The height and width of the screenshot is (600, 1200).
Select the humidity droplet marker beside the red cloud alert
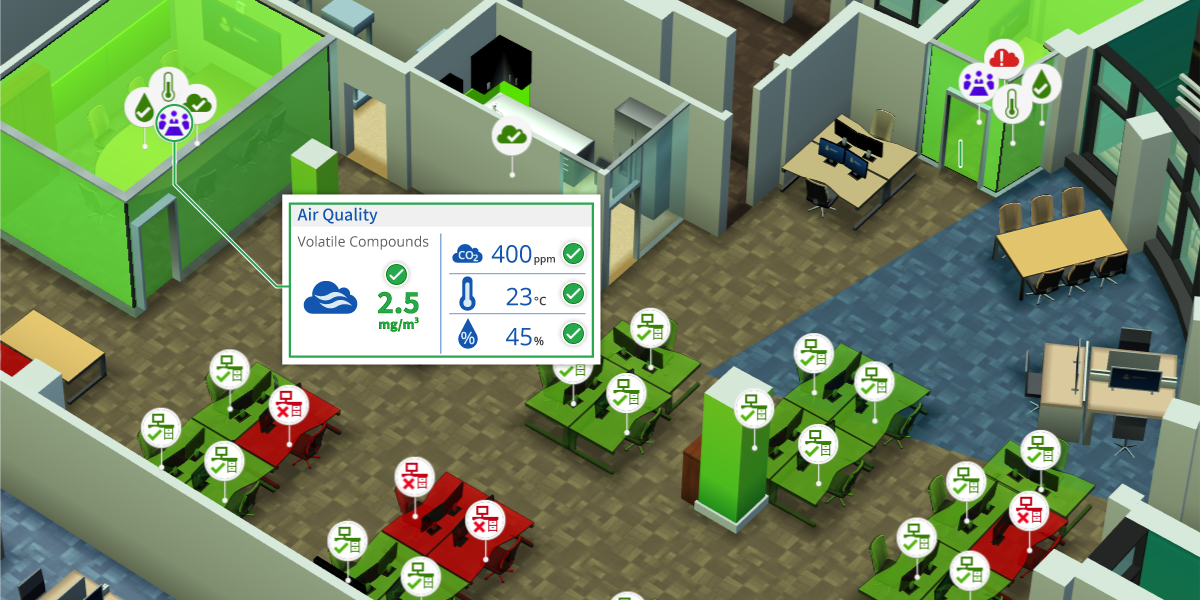click(1041, 84)
